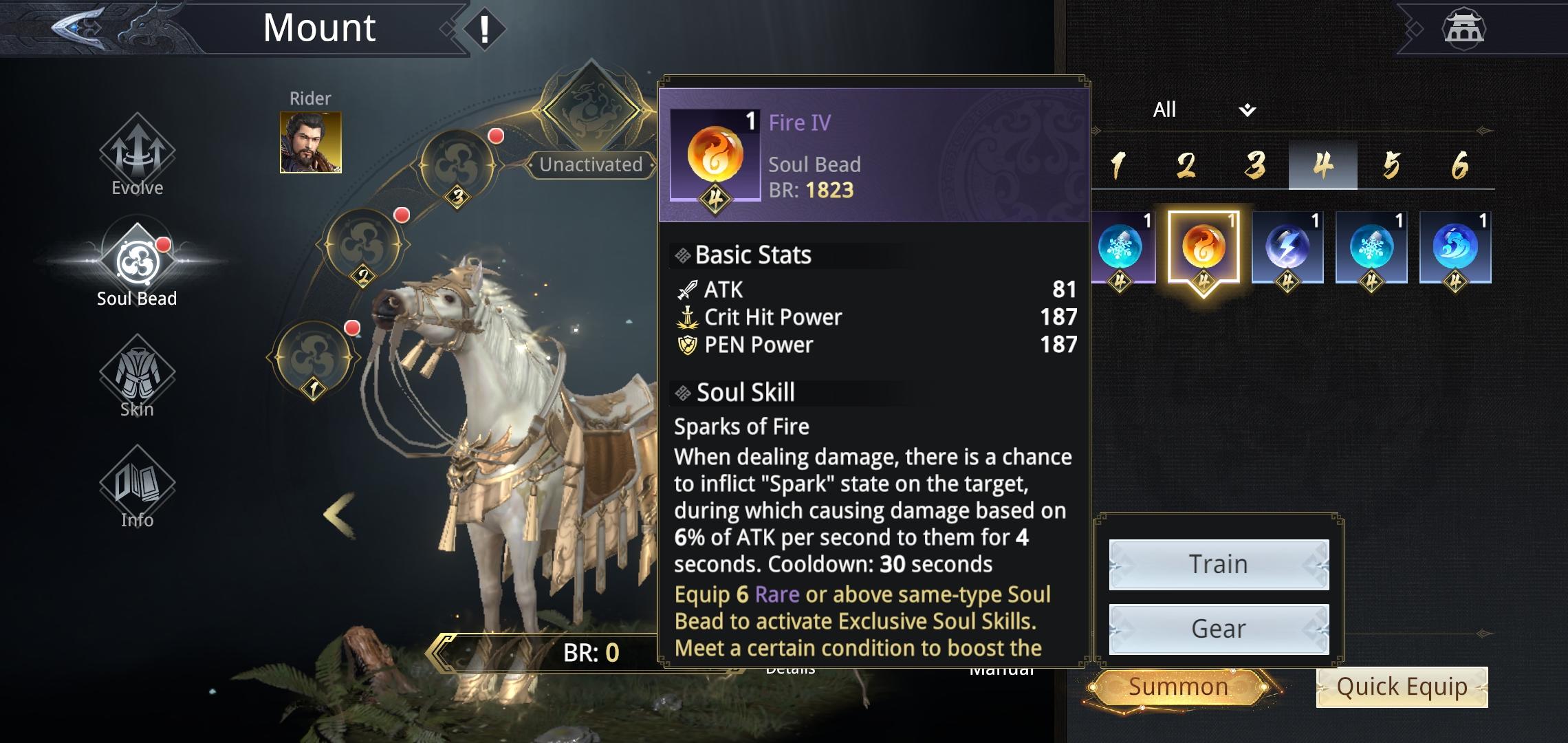Select the Soul Bead menu
The height and width of the screenshot is (743, 1568).
coord(137,266)
